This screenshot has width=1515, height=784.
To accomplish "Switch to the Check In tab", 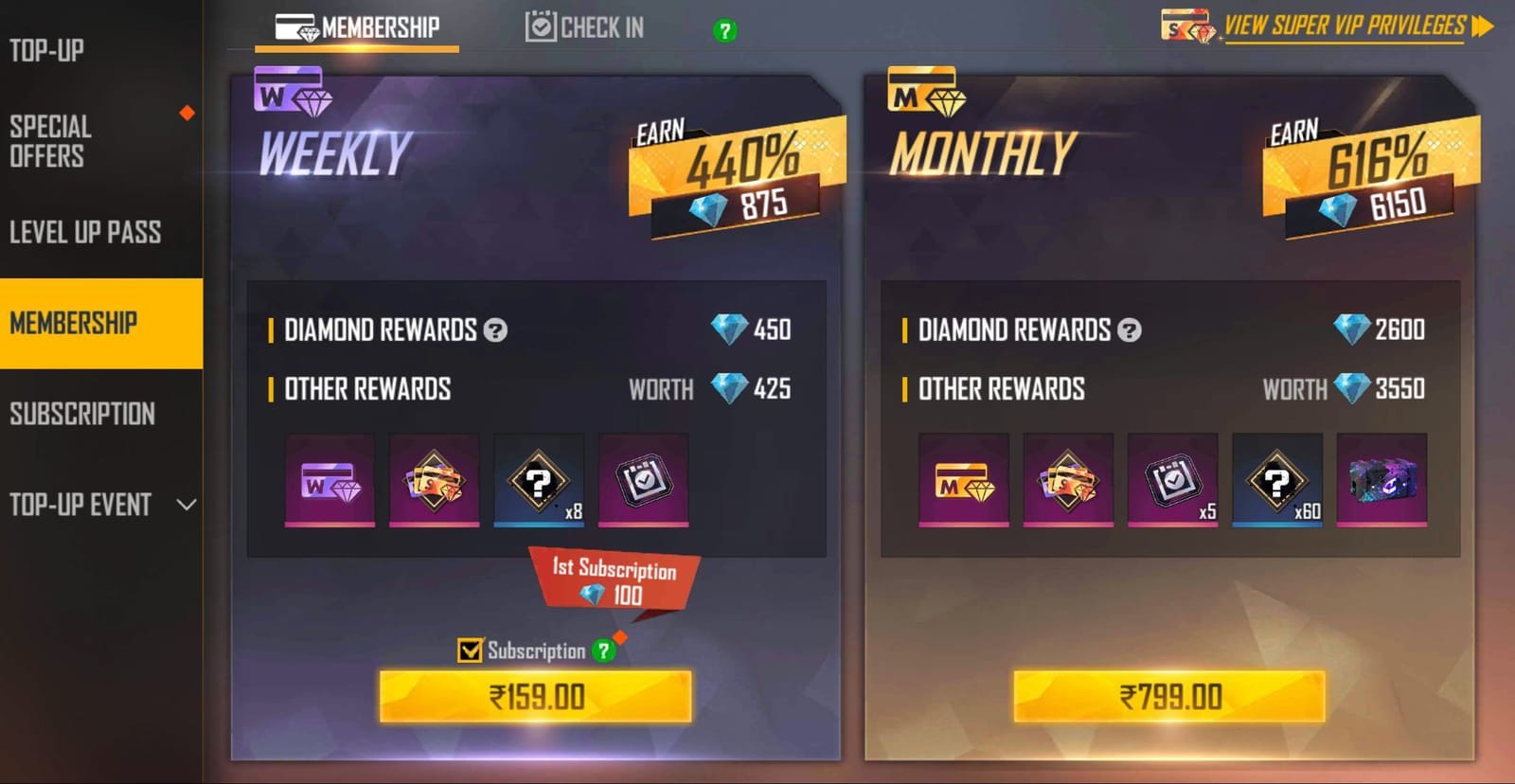I will tap(584, 27).
